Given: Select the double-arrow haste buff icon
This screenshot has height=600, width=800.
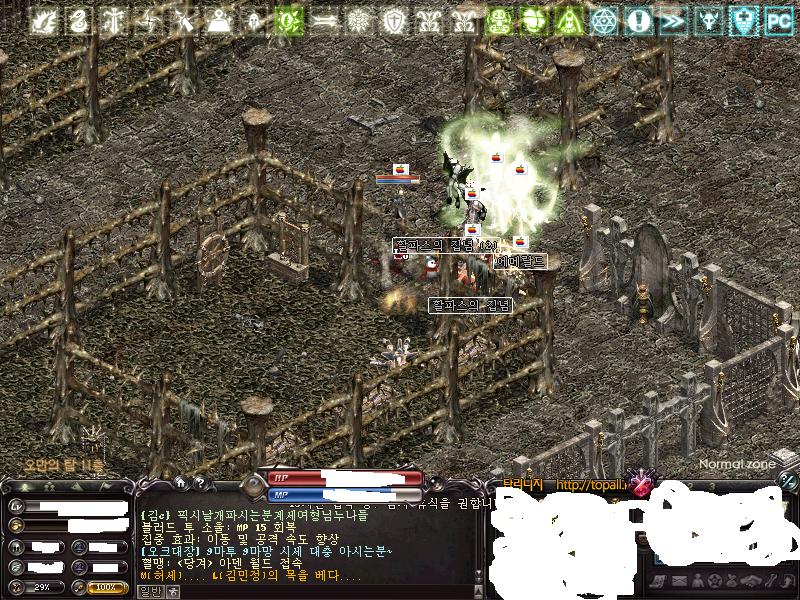Looking at the screenshot, I should [674, 19].
